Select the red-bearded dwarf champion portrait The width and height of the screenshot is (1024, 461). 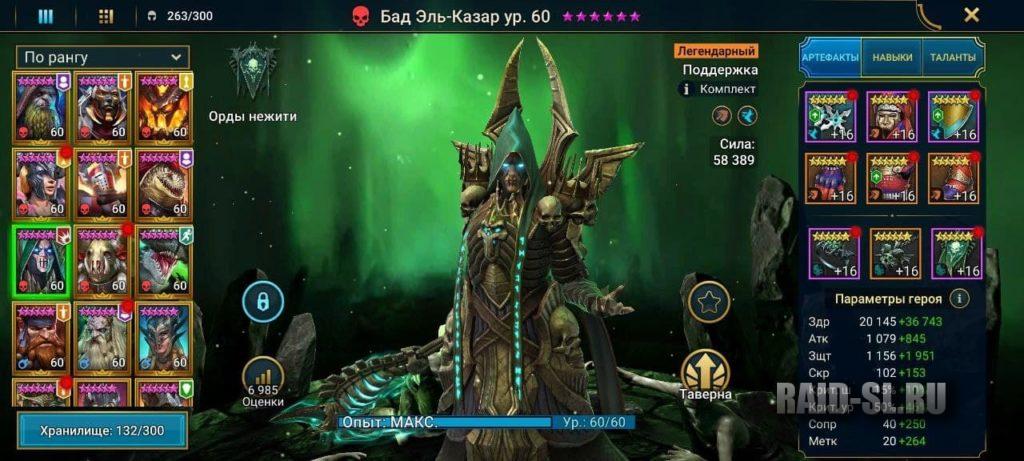click(x=41, y=337)
